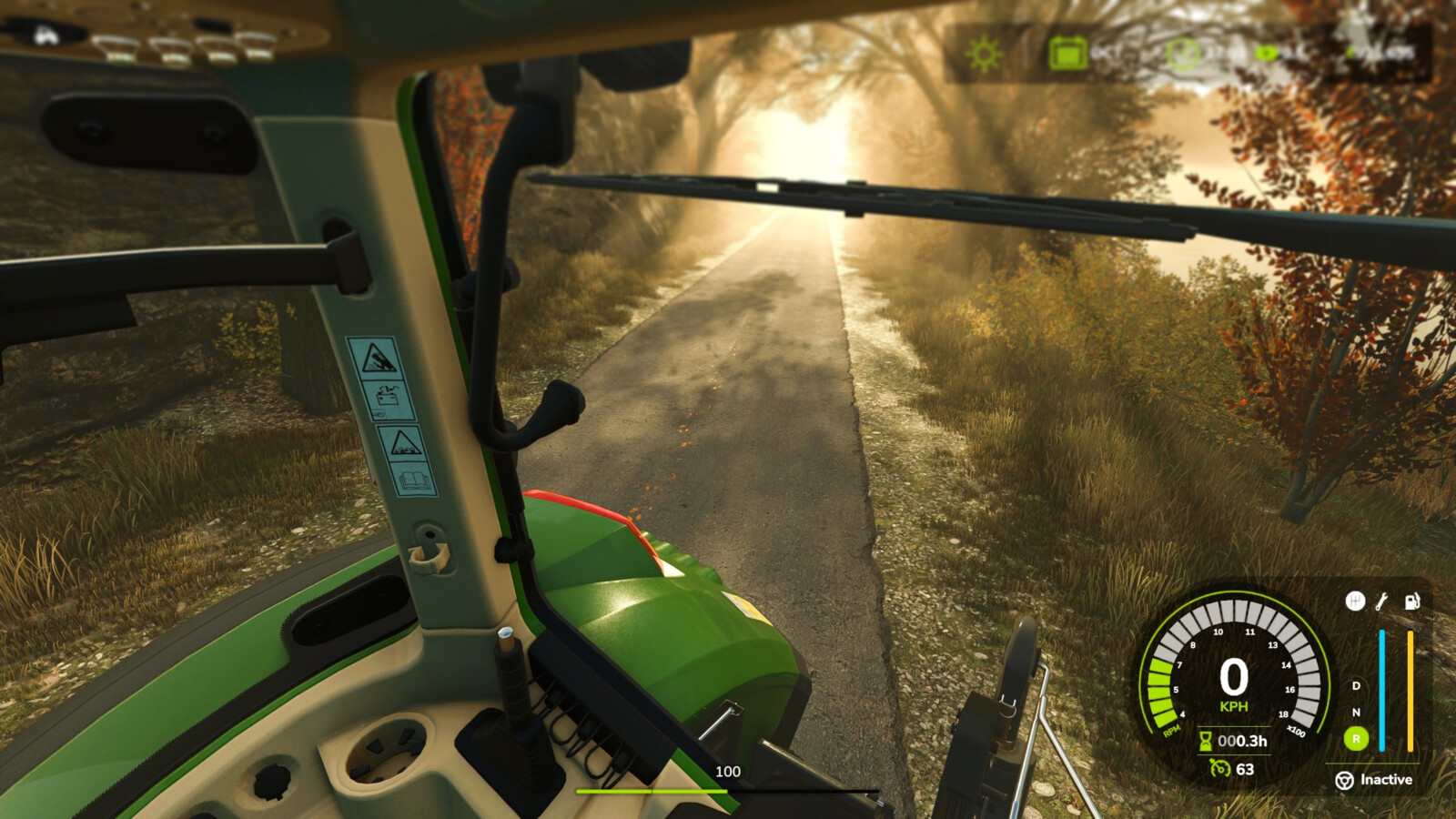Switch to the N neutral gear indicator
This screenshot has height=819, width=1456.
1356,713
